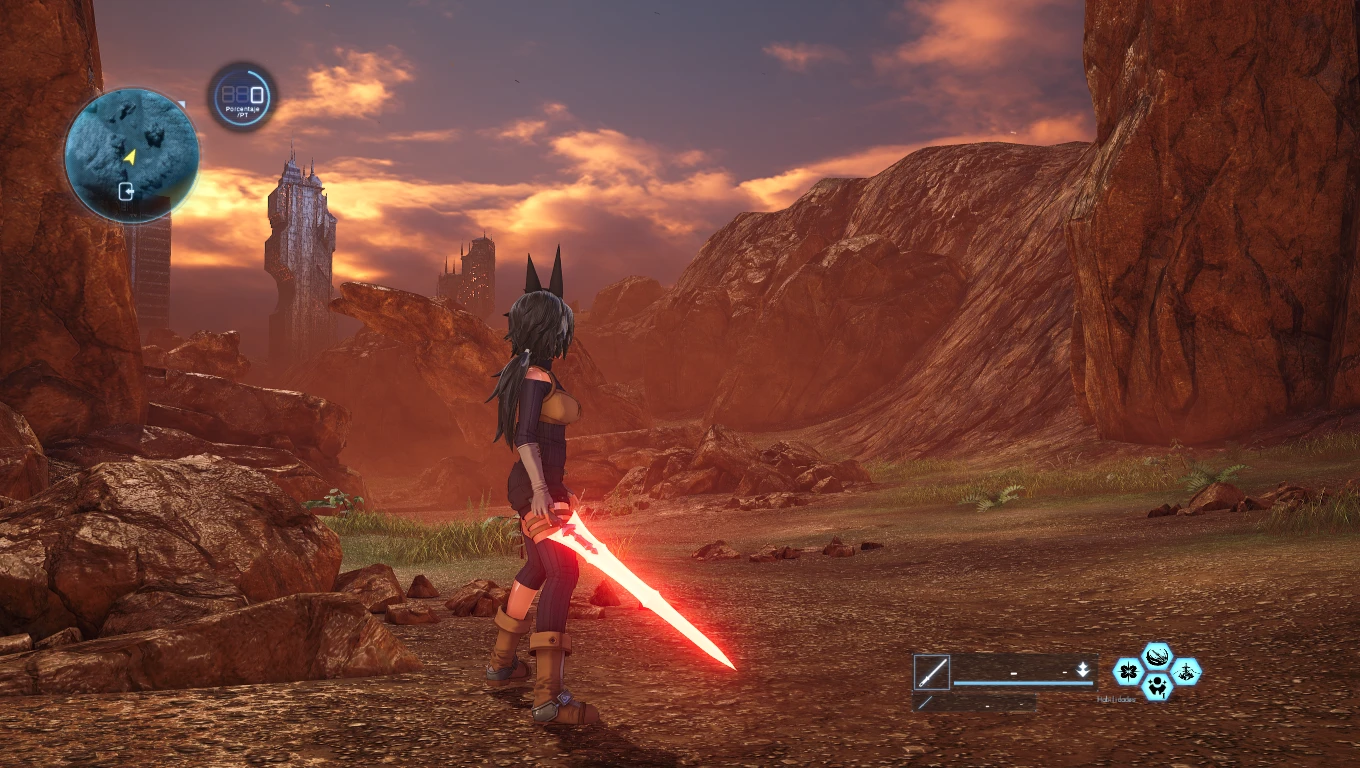Activate the top hexagon slash skill
1360x768 pixels.
1158,657
